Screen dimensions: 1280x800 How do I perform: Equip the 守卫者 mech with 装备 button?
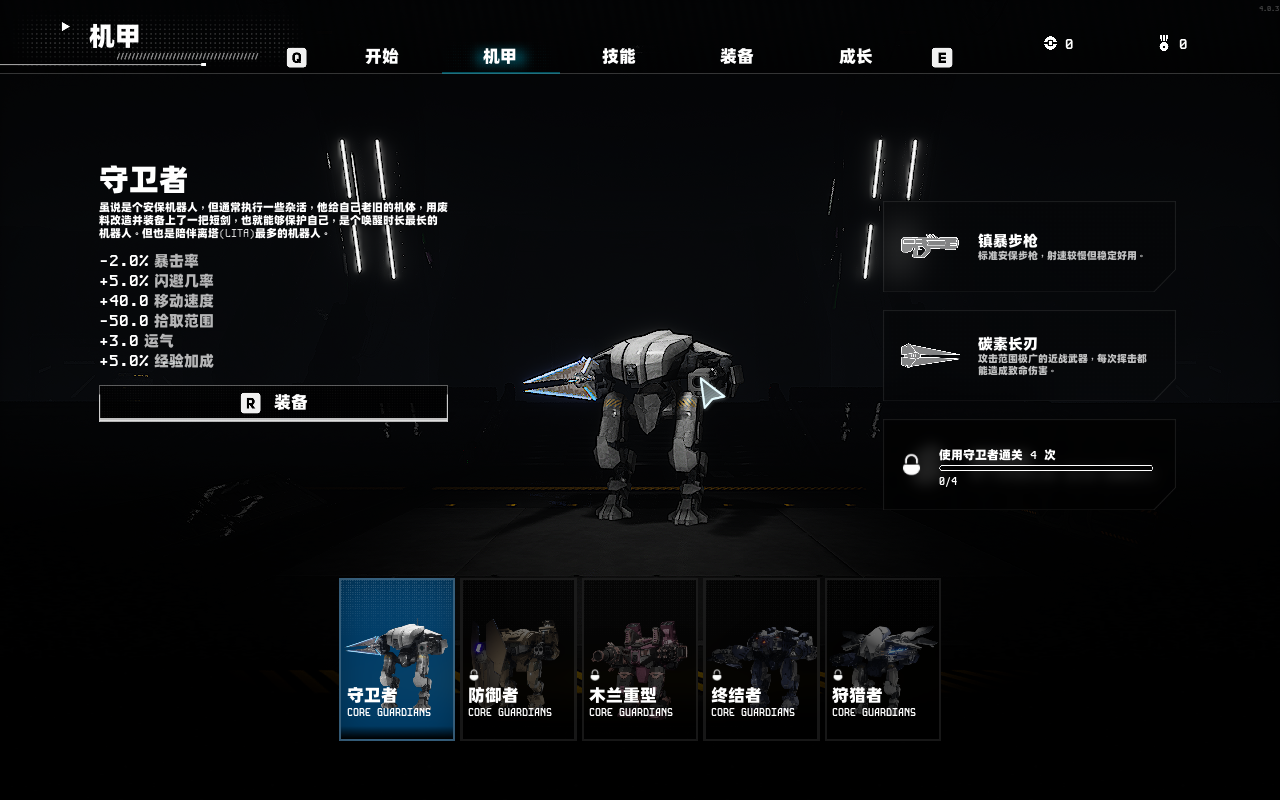[273, 403]
